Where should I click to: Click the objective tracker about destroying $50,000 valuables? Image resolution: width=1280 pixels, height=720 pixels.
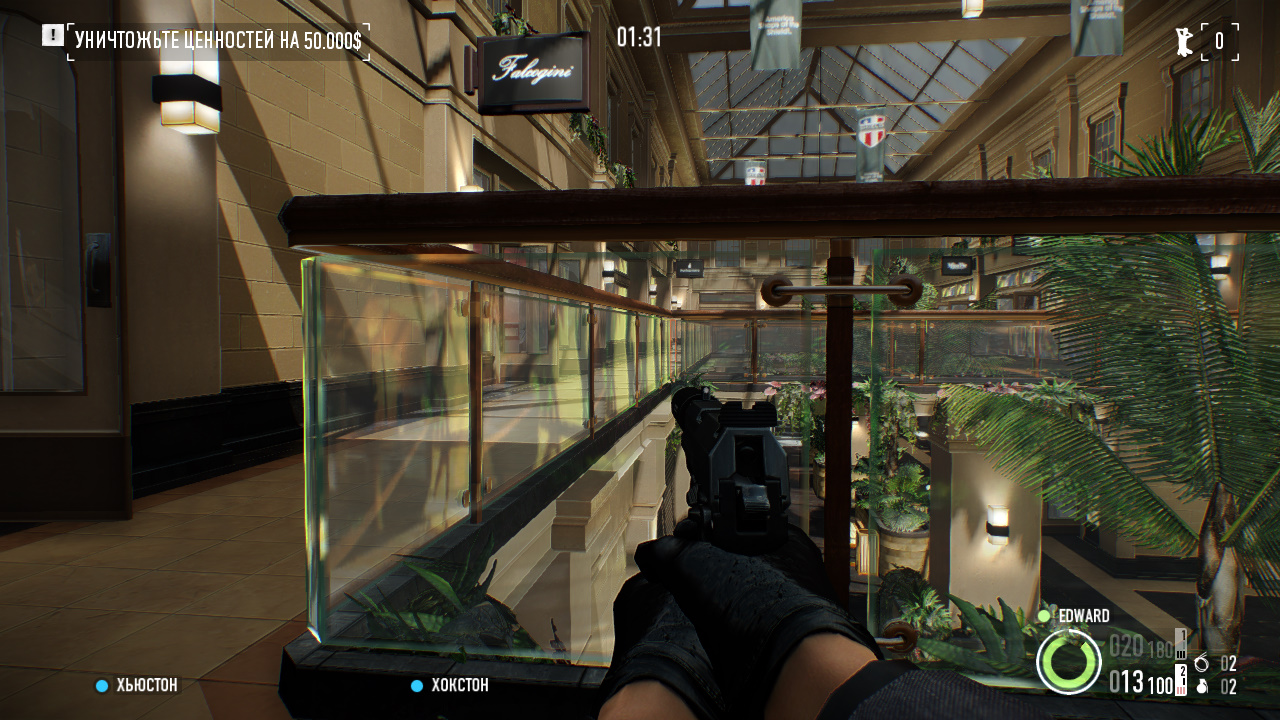[x=218, y=41]
